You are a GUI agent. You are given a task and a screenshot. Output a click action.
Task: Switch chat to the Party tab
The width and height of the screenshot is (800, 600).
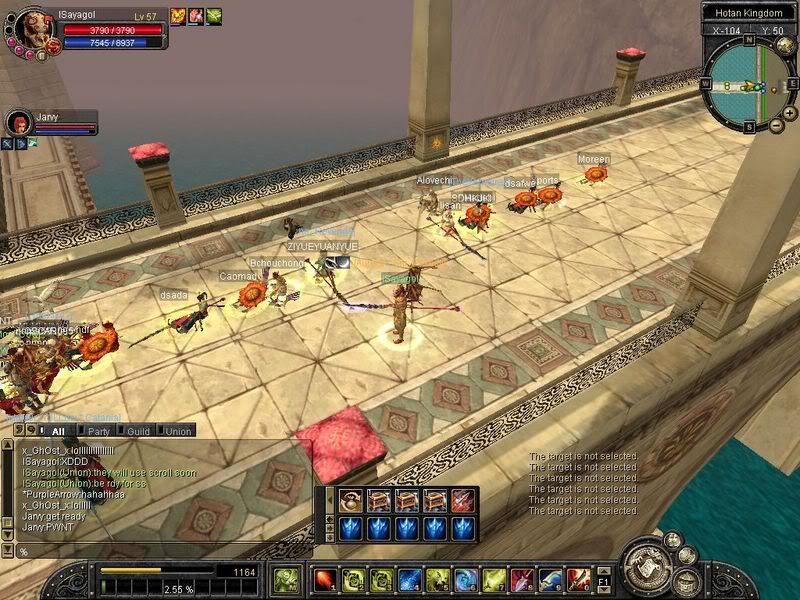[98, 431]
